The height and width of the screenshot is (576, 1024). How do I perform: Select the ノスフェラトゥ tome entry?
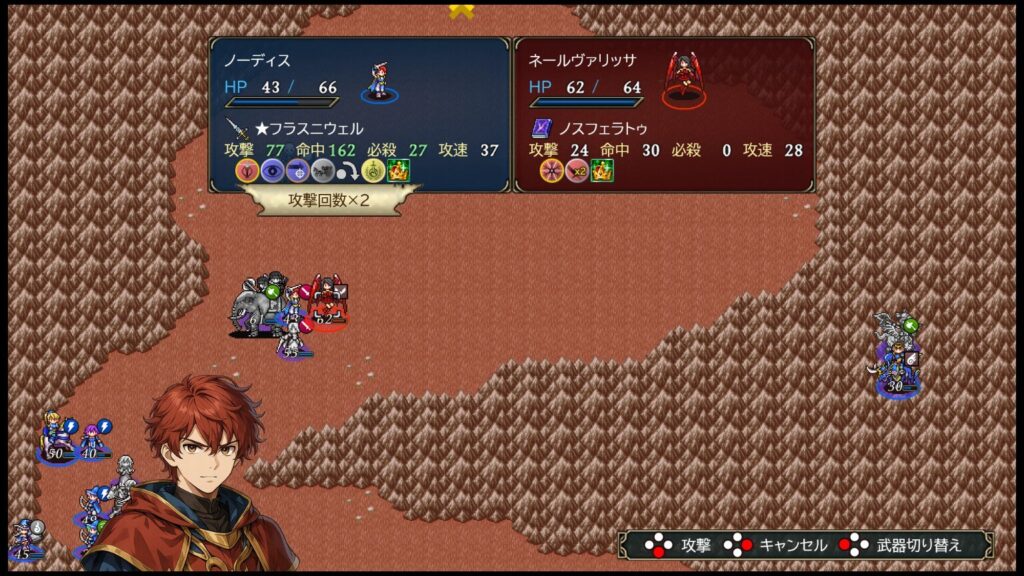[x=588, y=129]
